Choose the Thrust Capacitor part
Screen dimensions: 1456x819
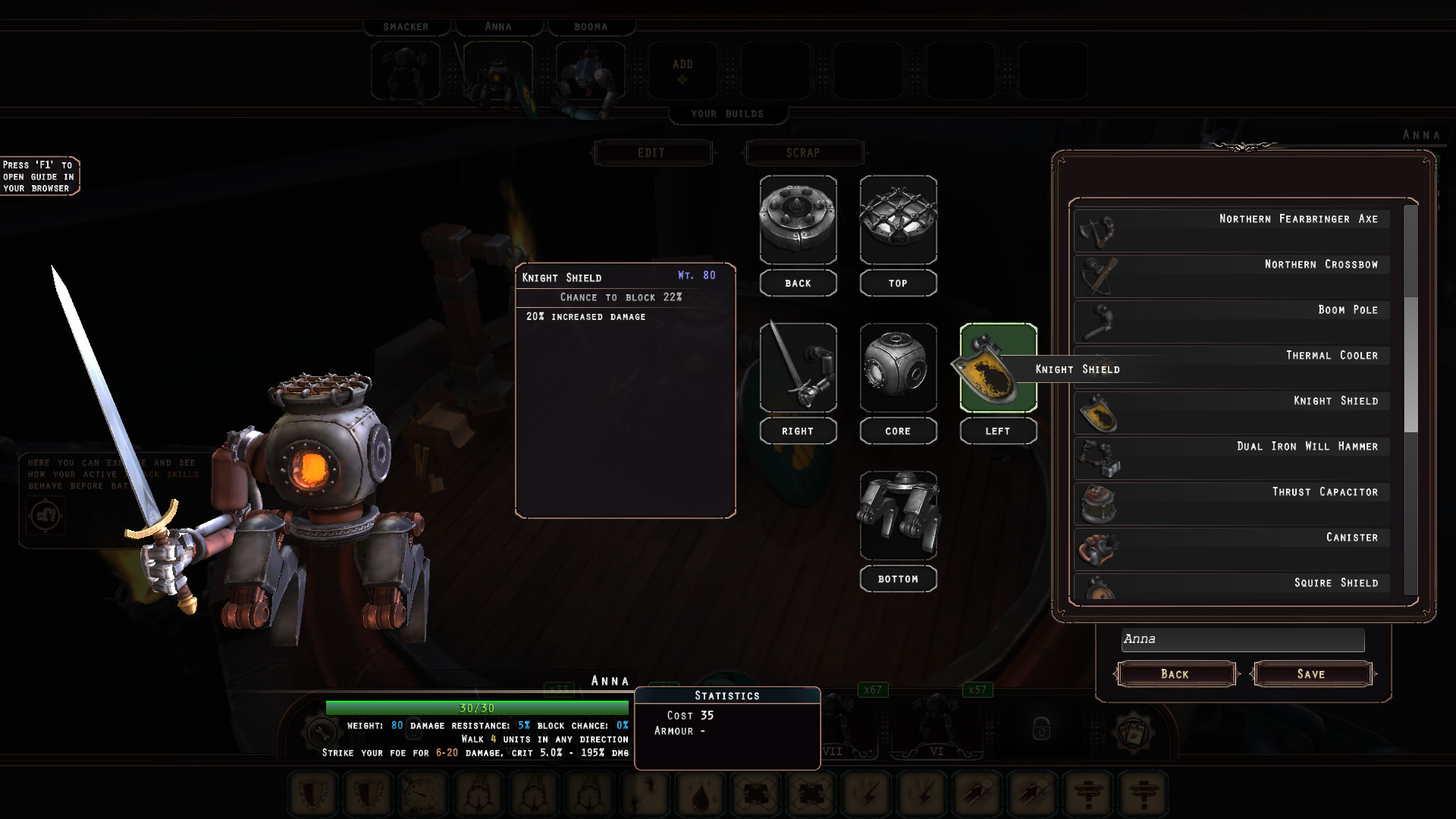click(x=1232, y=502)
